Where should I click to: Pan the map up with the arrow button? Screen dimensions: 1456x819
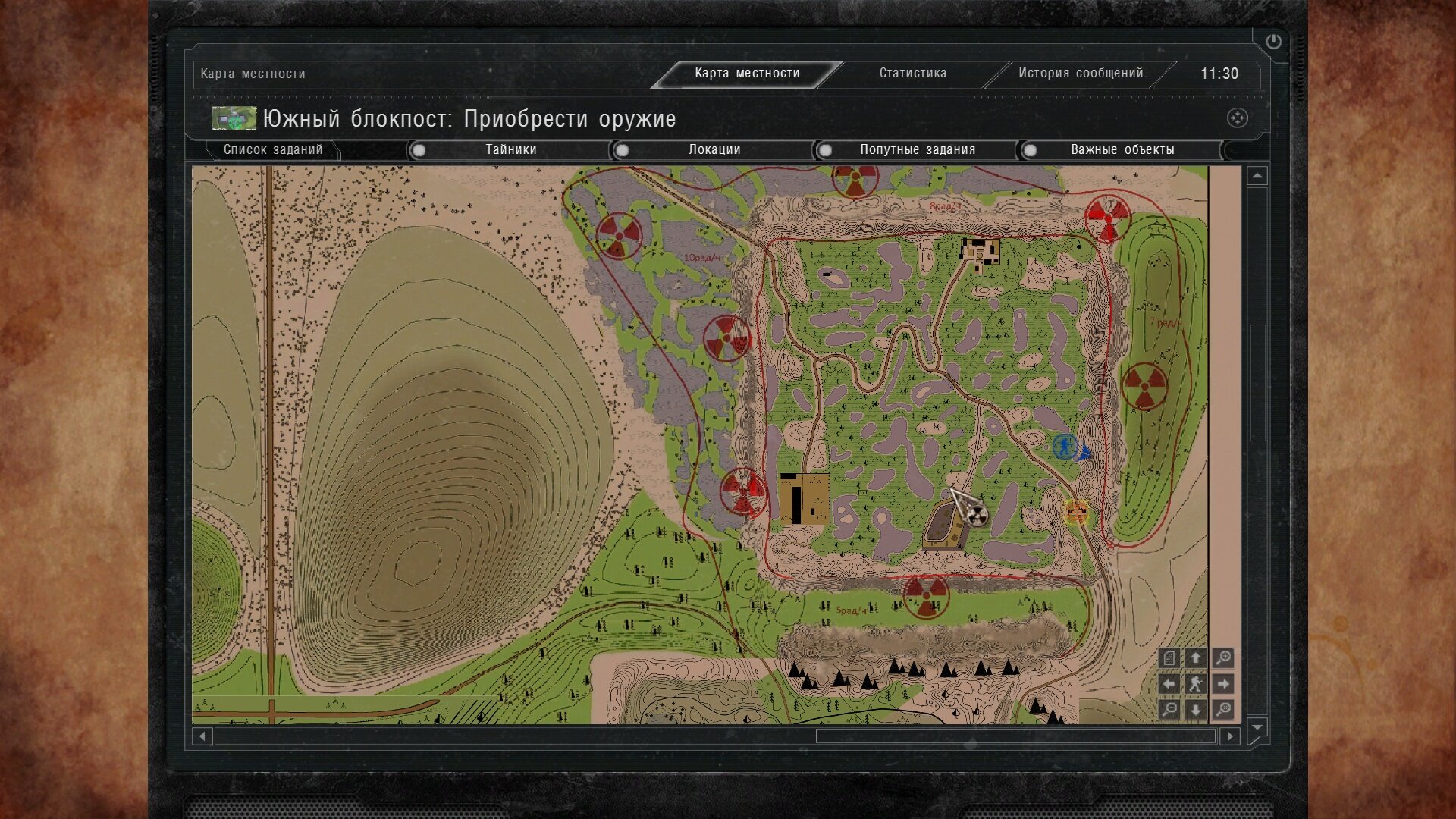coord(1196,658)
